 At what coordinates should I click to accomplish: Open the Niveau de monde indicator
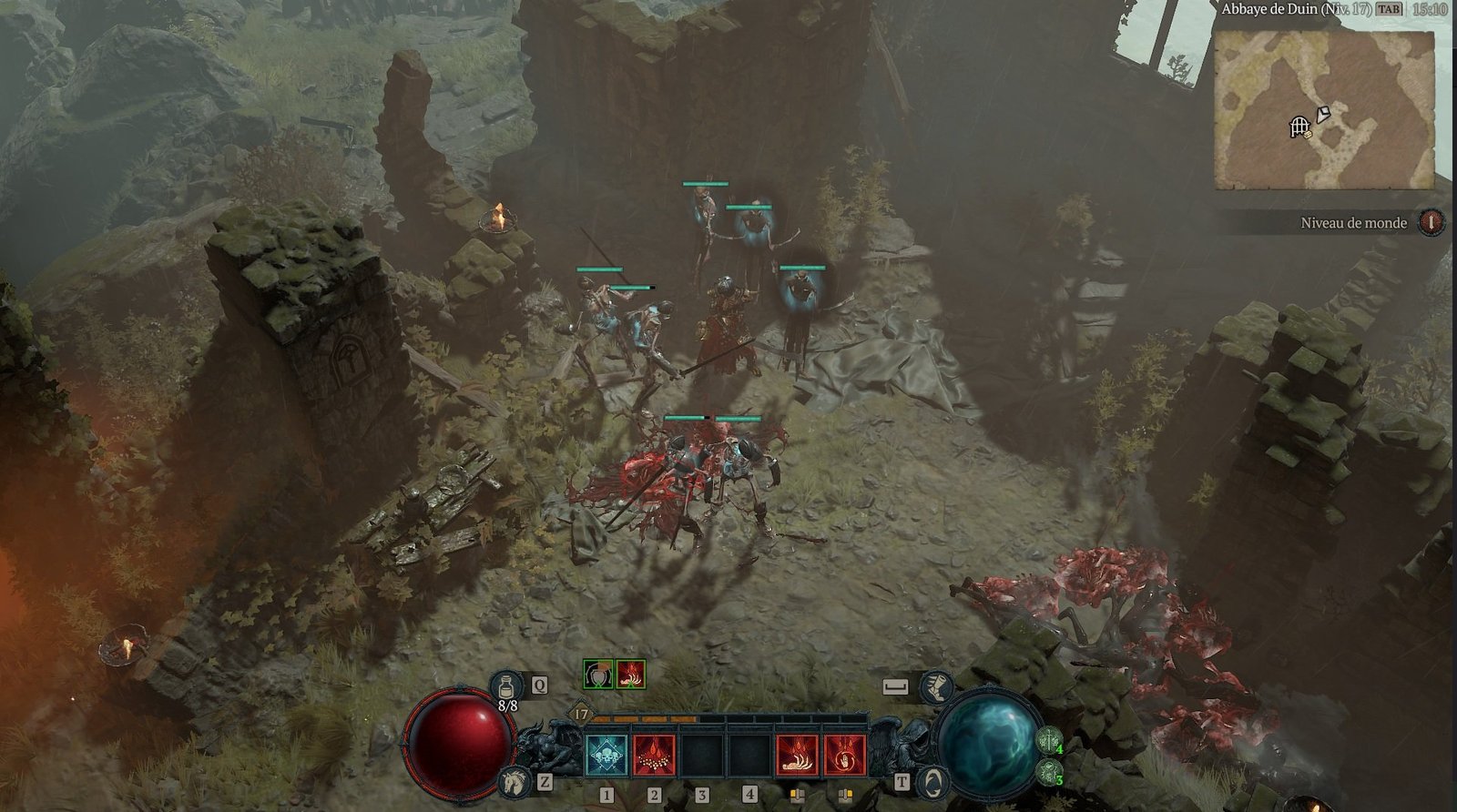pyautogui.click(x=1432, y=222)
